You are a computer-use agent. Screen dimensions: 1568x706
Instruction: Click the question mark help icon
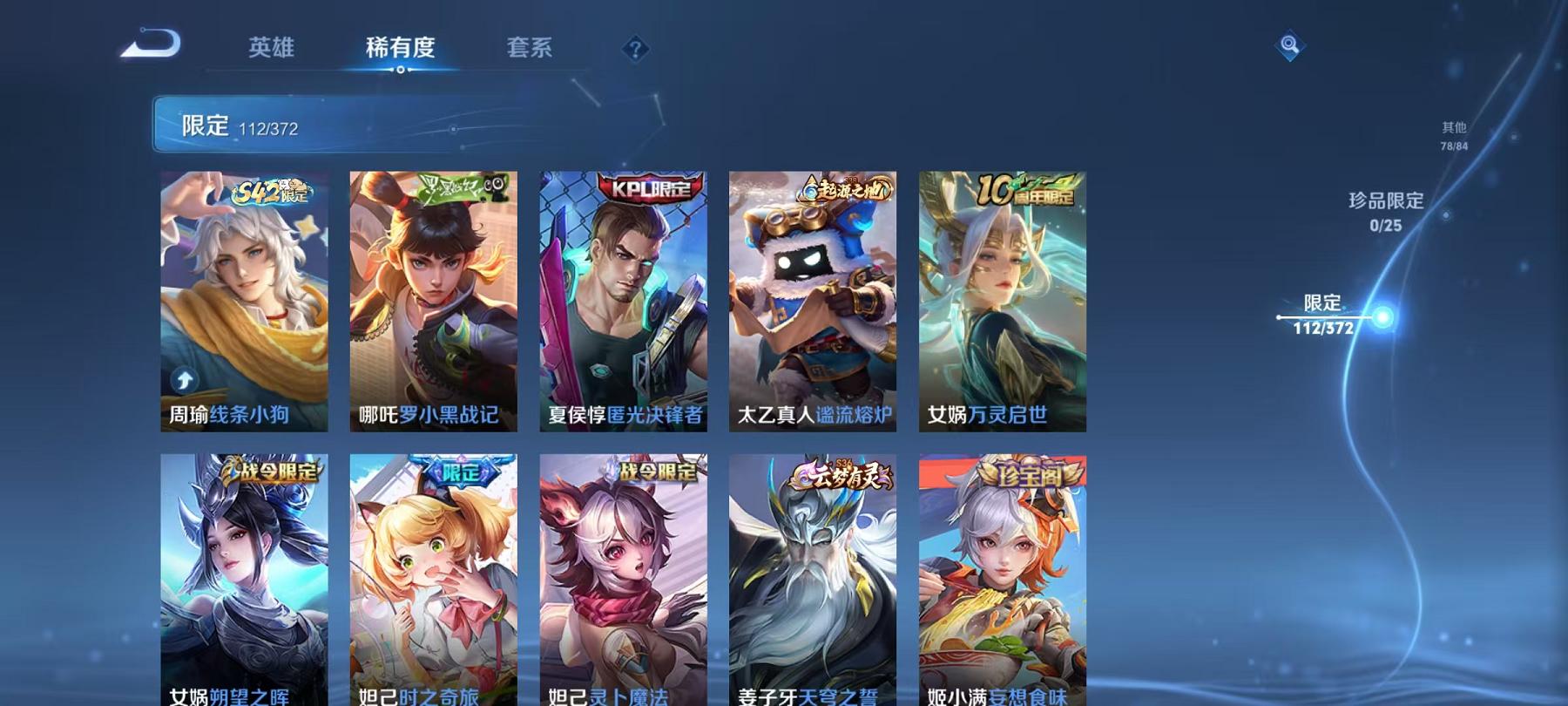click(635, 50)
